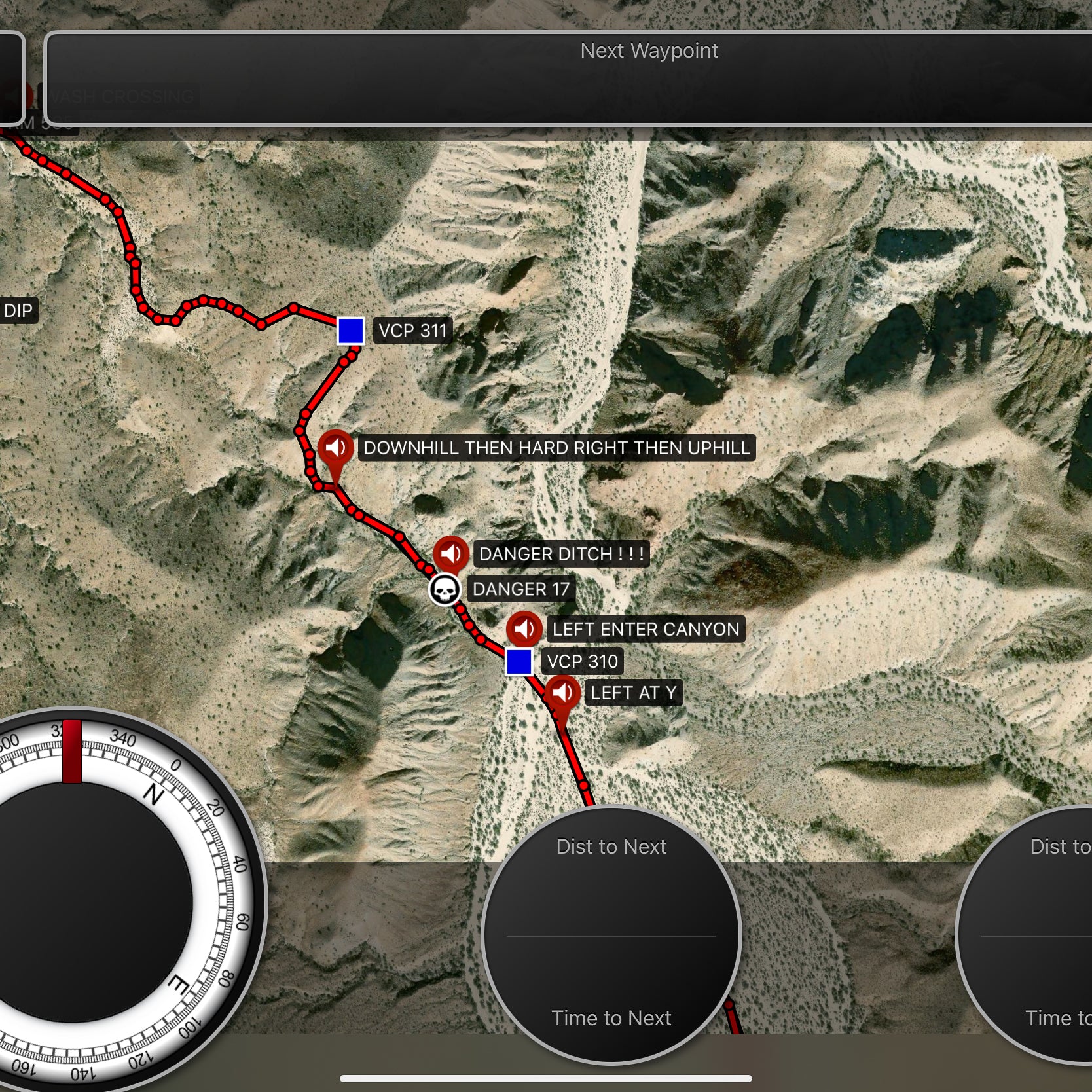Screen dimensions: 1092x1092
Task: Select the VCP 310 blue checkpoint marker
Action: click(x=519, y=662)
